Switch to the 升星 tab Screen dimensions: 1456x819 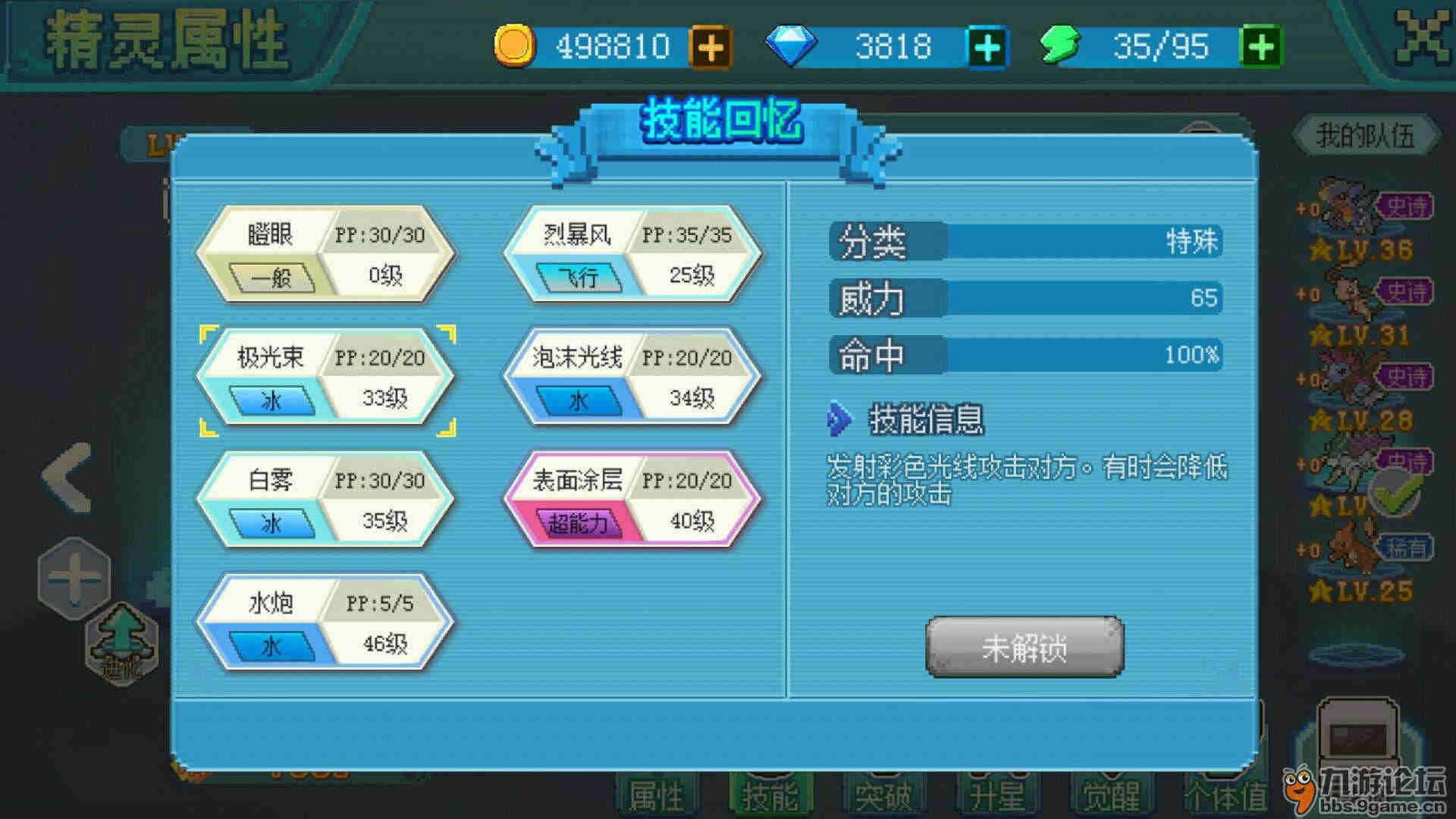996,796
